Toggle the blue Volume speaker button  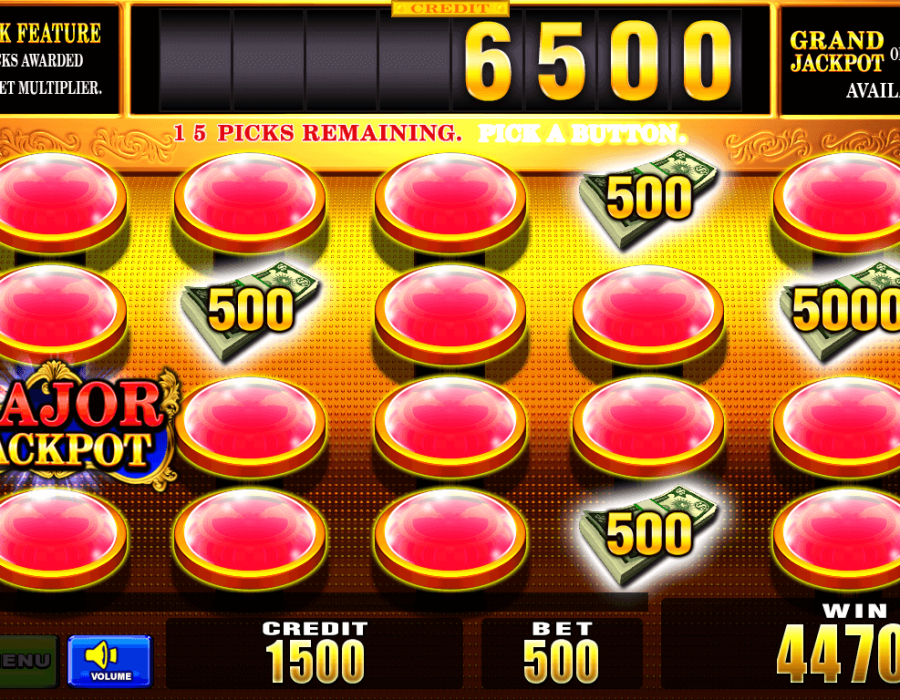109,661
